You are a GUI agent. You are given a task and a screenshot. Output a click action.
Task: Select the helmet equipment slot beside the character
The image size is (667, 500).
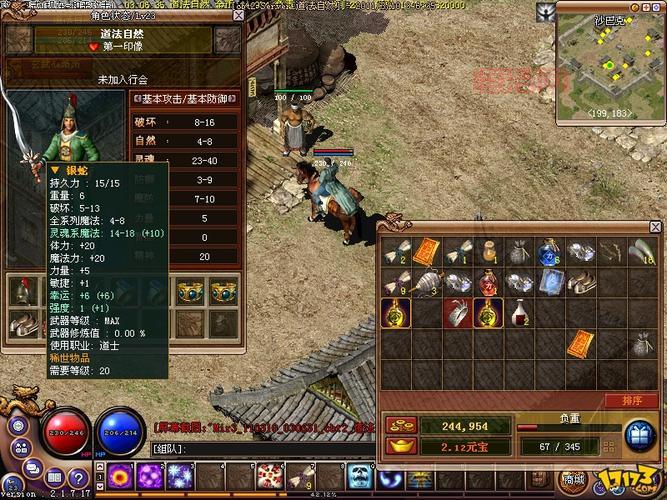tap(23, 290)
